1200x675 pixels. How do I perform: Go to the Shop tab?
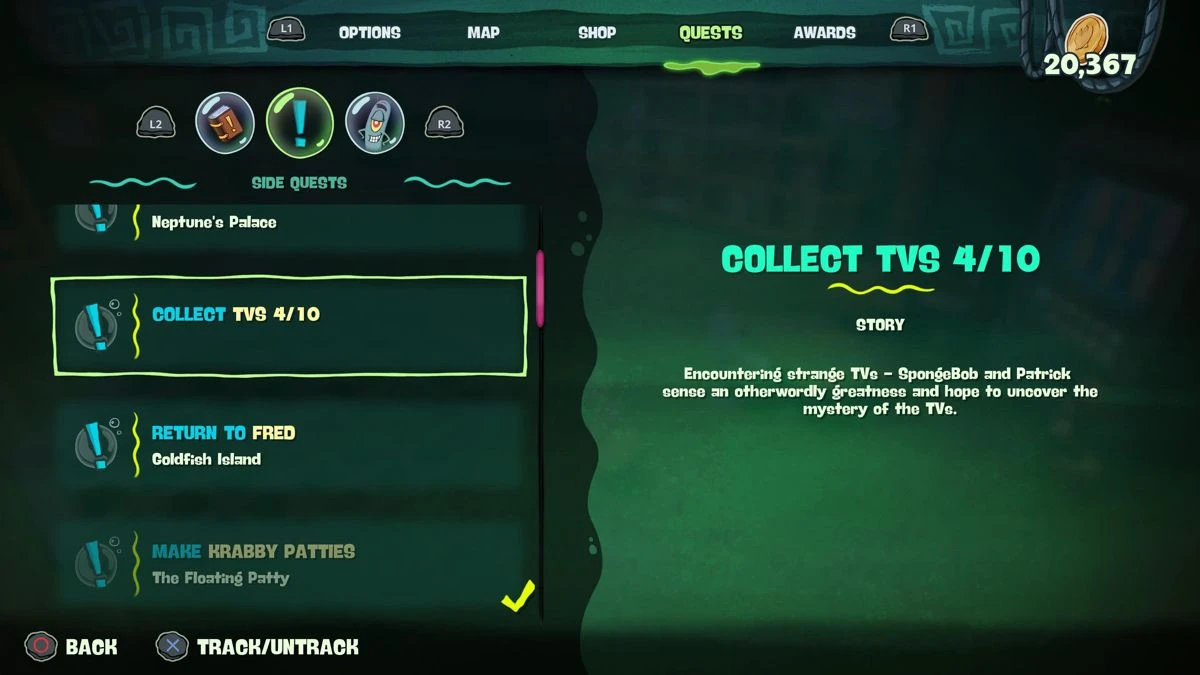pos(597,33)
